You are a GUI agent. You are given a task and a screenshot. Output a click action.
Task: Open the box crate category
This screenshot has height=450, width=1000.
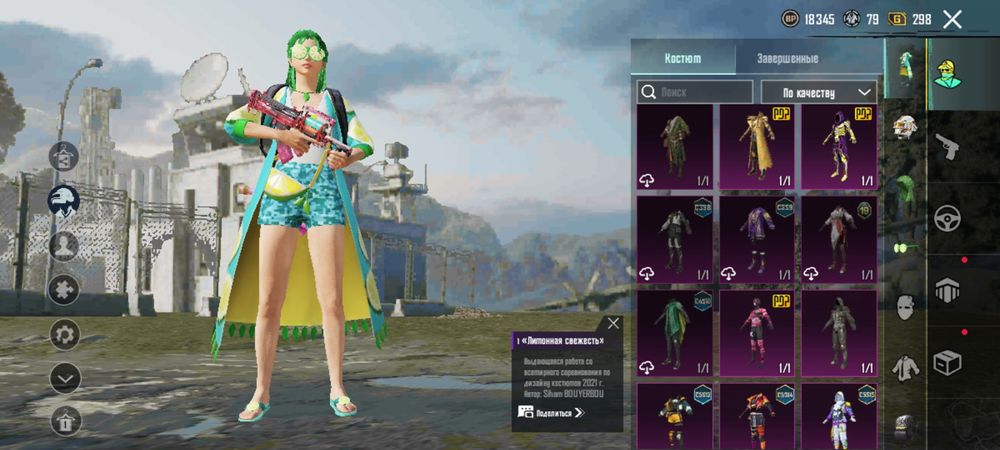tap(947, 362)
